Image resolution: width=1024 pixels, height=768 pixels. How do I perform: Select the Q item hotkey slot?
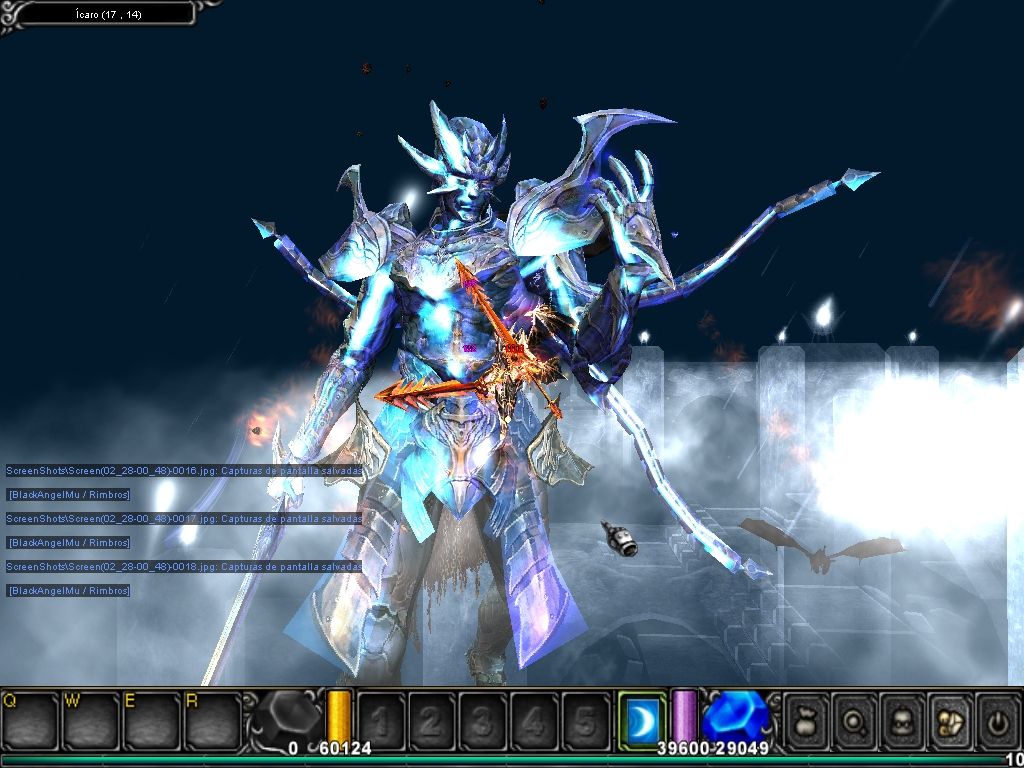coord(30,720)
